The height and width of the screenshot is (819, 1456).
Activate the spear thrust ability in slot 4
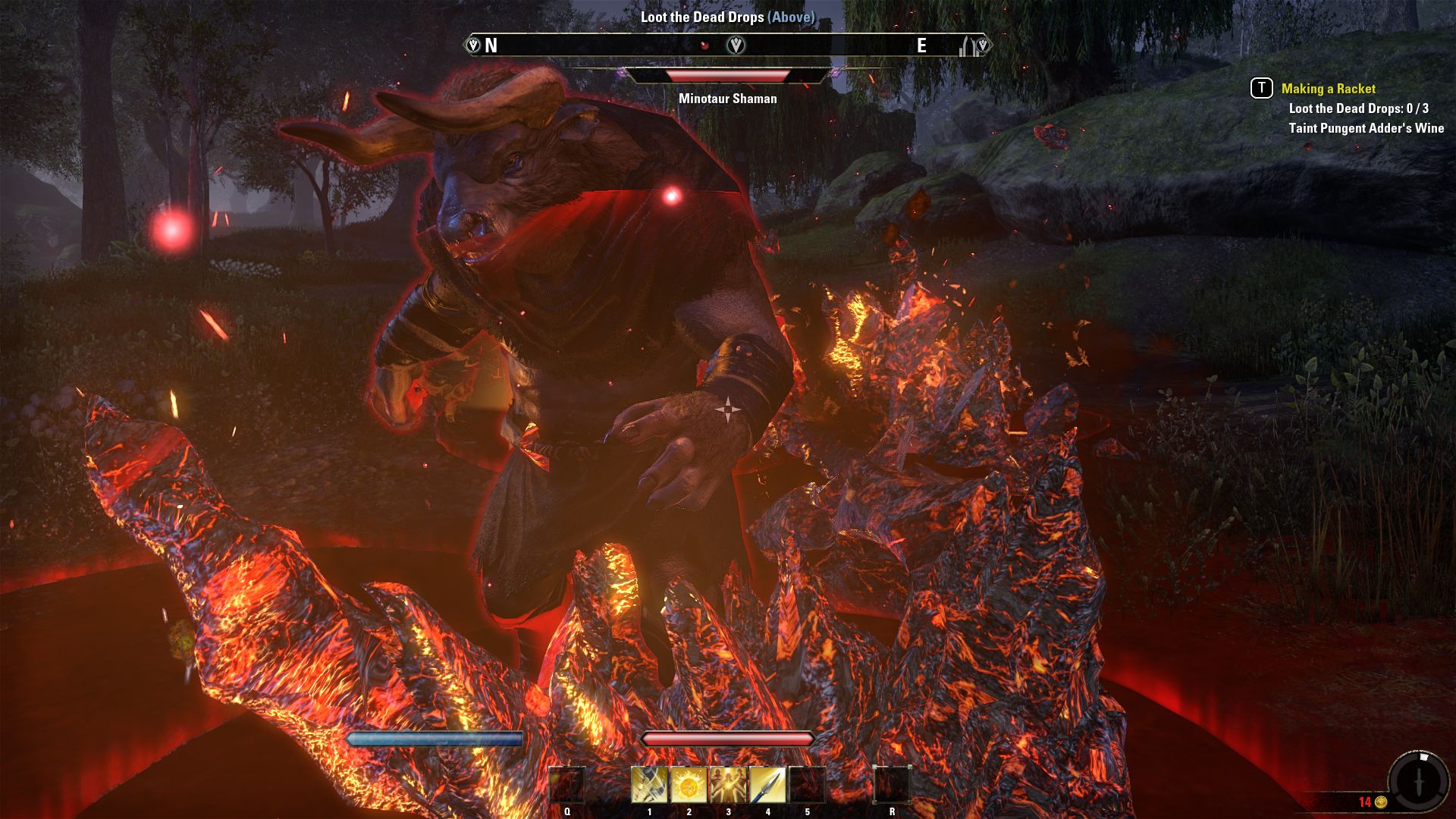coord(767,785)
